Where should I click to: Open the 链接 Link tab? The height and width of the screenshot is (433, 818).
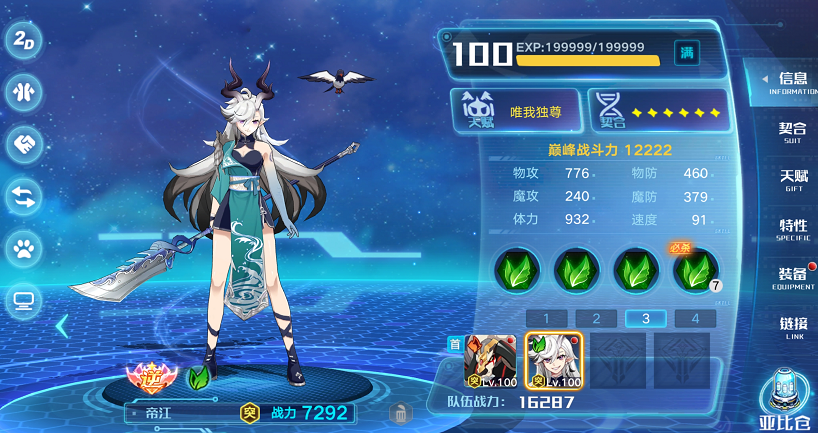point(791,326)
